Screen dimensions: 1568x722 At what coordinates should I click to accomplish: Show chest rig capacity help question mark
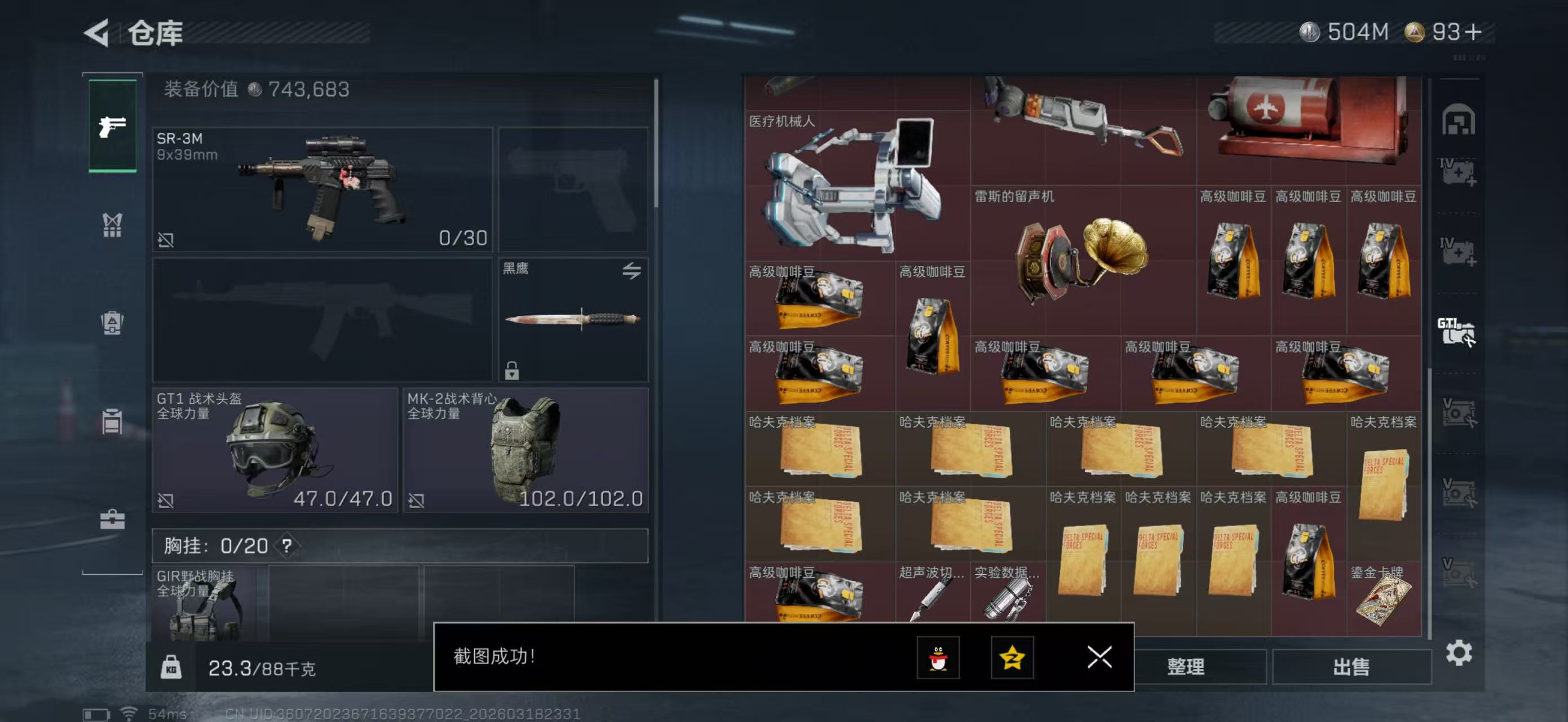click(x=286, y=545)
